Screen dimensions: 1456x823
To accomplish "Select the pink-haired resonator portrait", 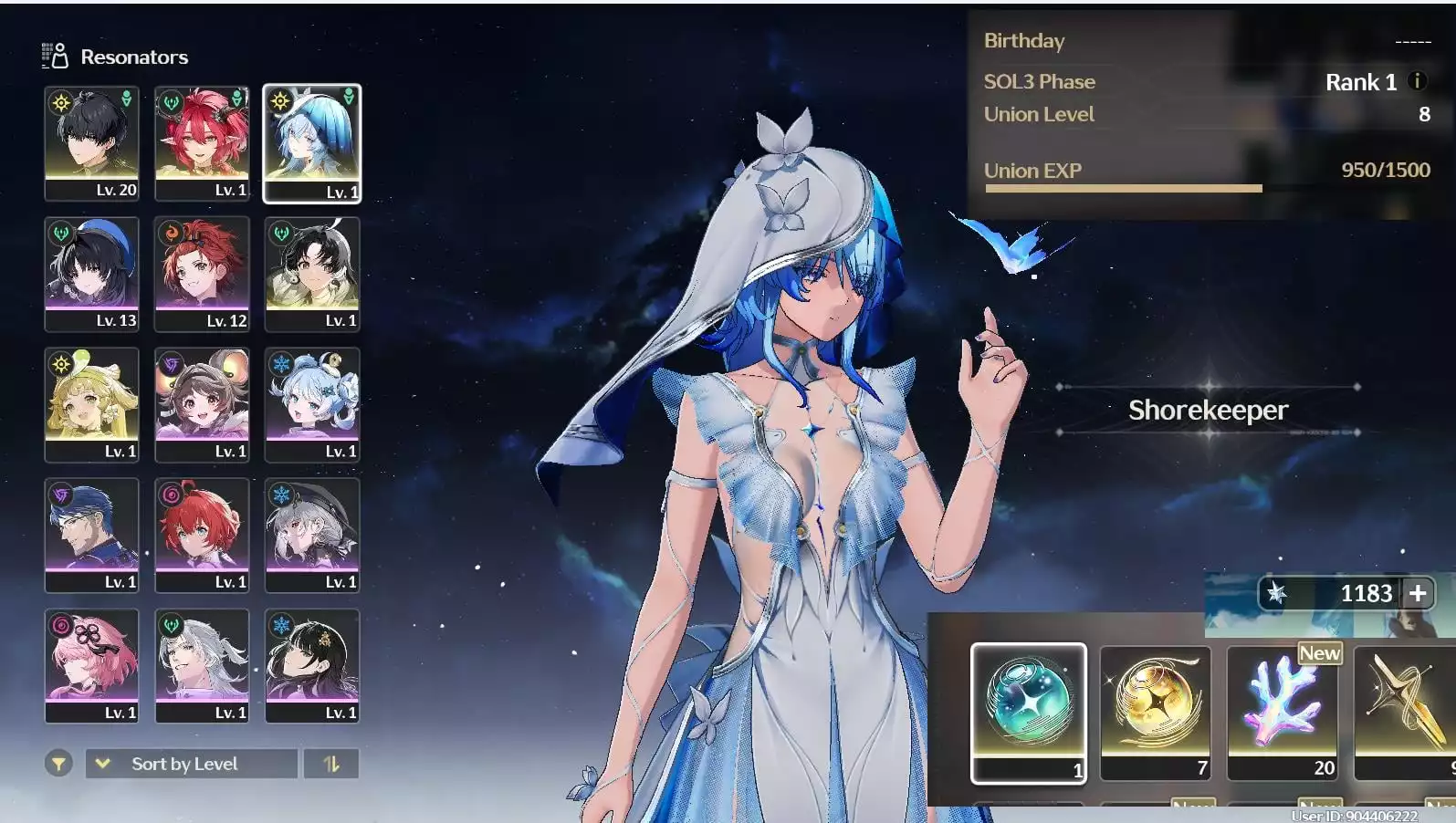I will pos(91,665).
